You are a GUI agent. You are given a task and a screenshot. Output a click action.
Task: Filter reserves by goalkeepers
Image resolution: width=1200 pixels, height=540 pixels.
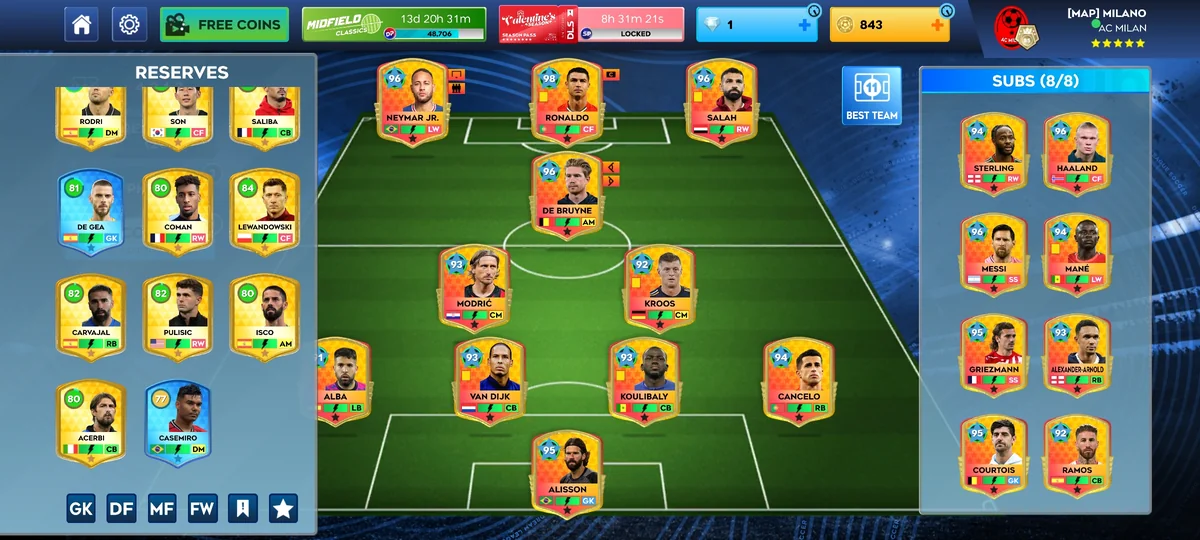[x=81, y=508]
